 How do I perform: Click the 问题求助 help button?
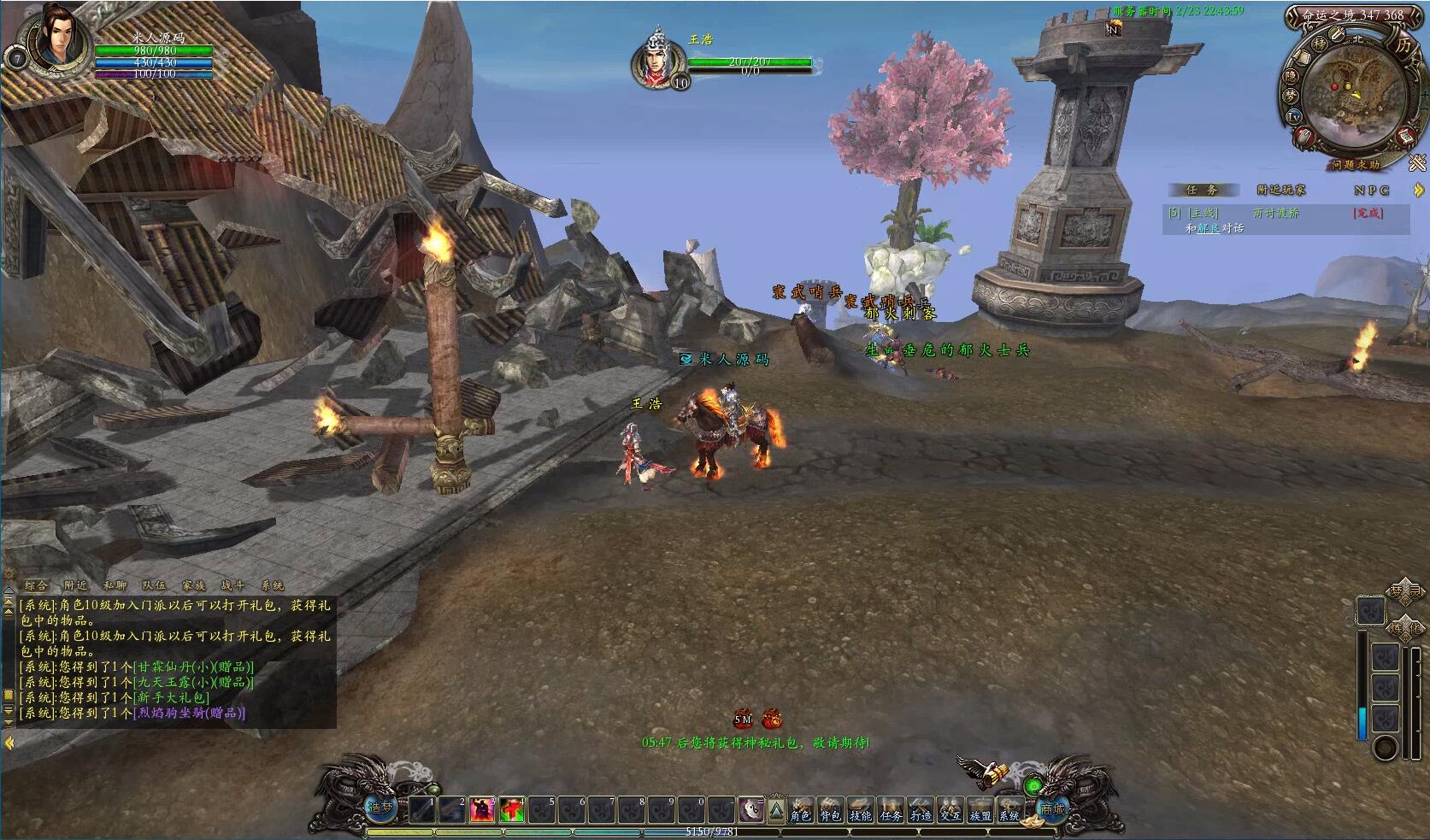[1354, 165]
